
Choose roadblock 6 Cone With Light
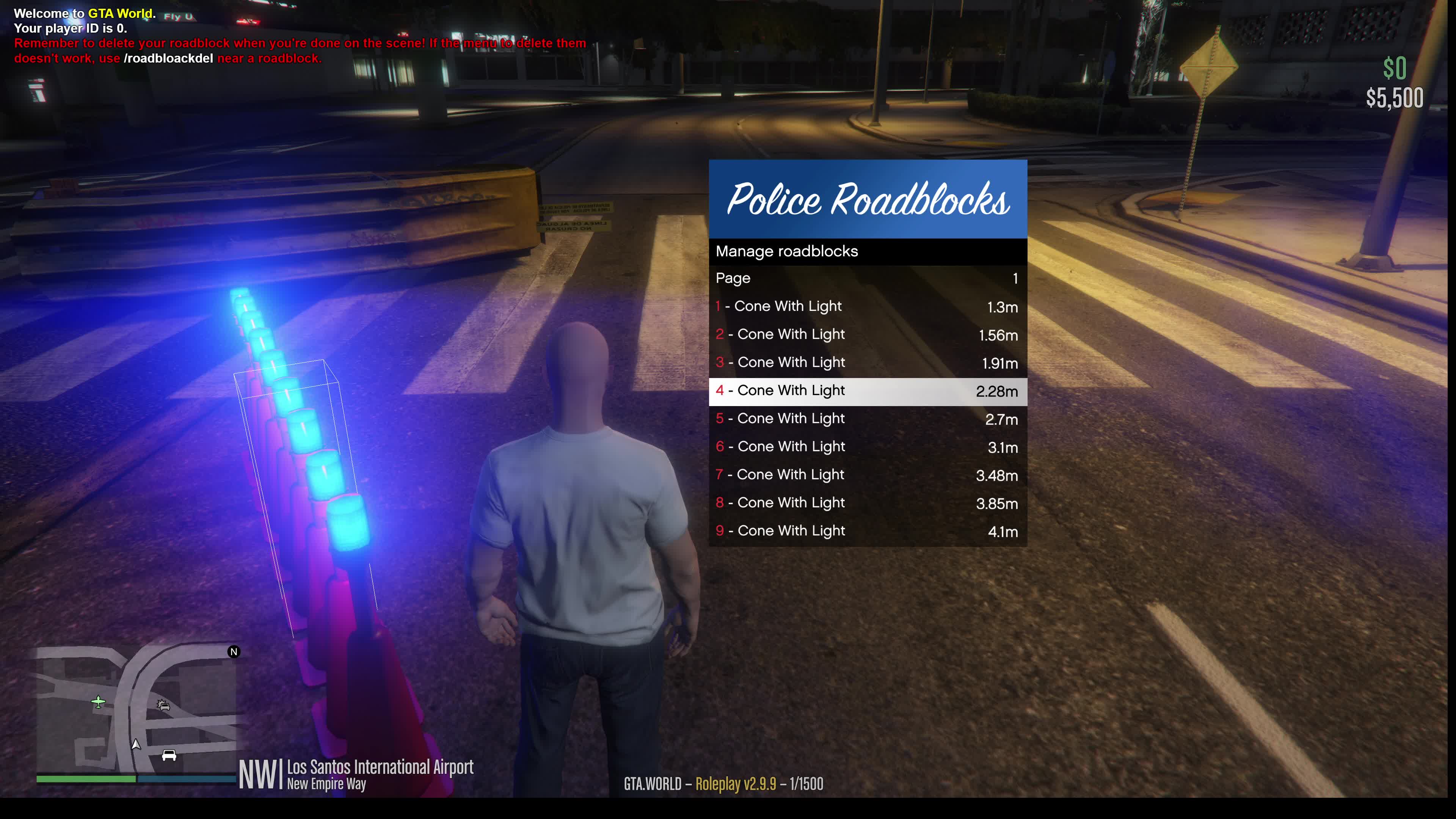coord(867,447)
